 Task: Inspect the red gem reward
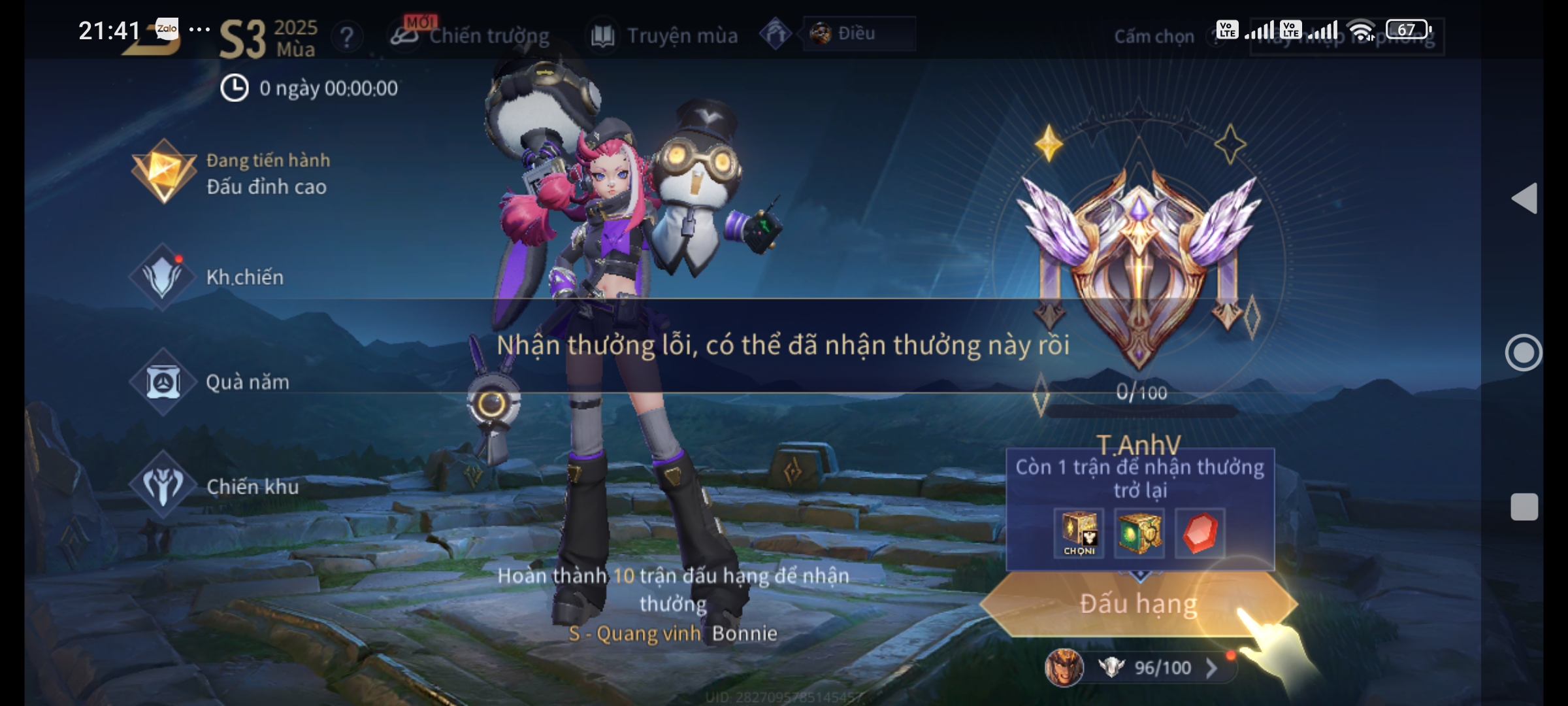tap(1200, 533)
